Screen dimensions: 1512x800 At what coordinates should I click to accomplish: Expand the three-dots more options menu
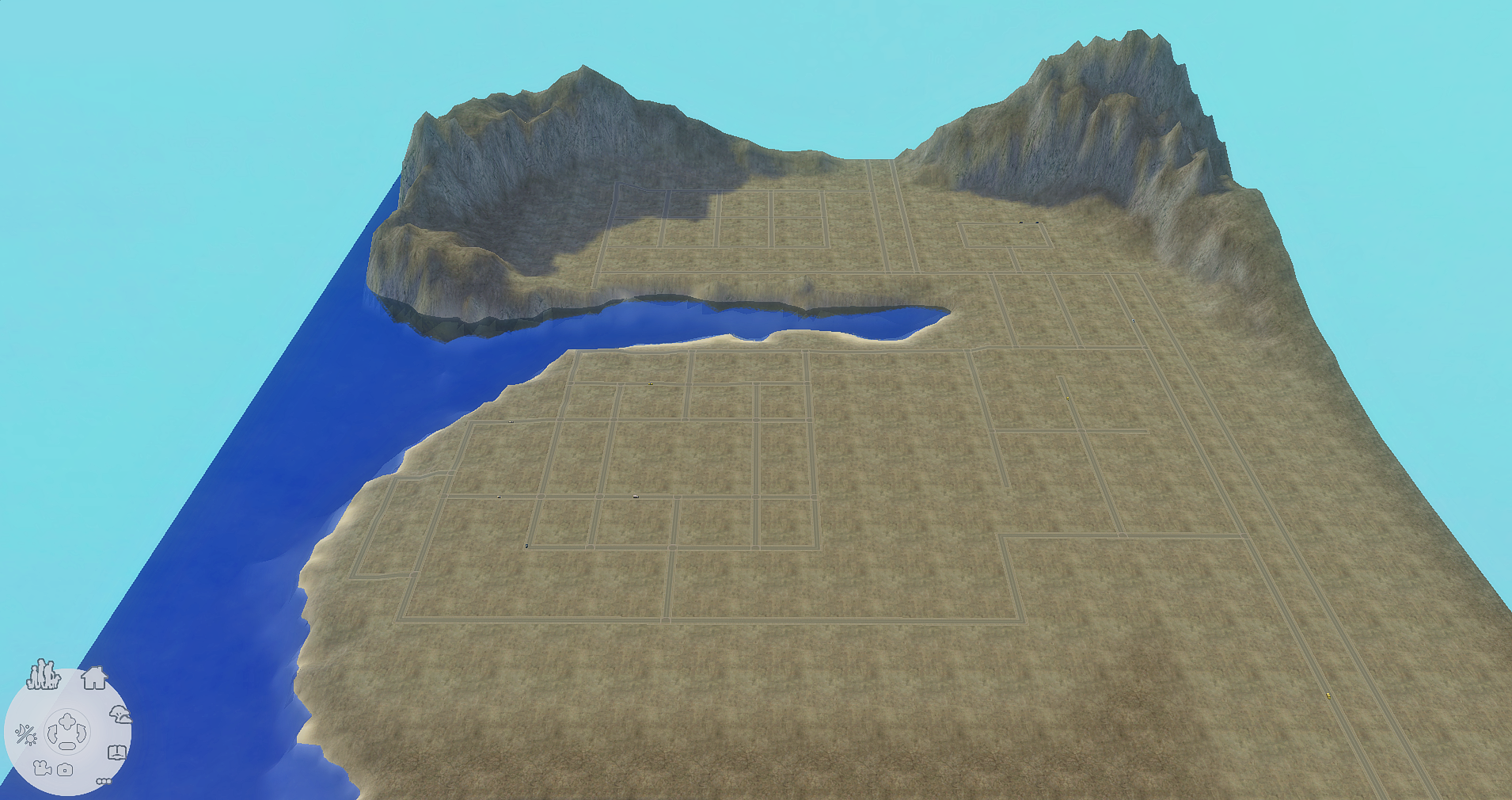104,781
